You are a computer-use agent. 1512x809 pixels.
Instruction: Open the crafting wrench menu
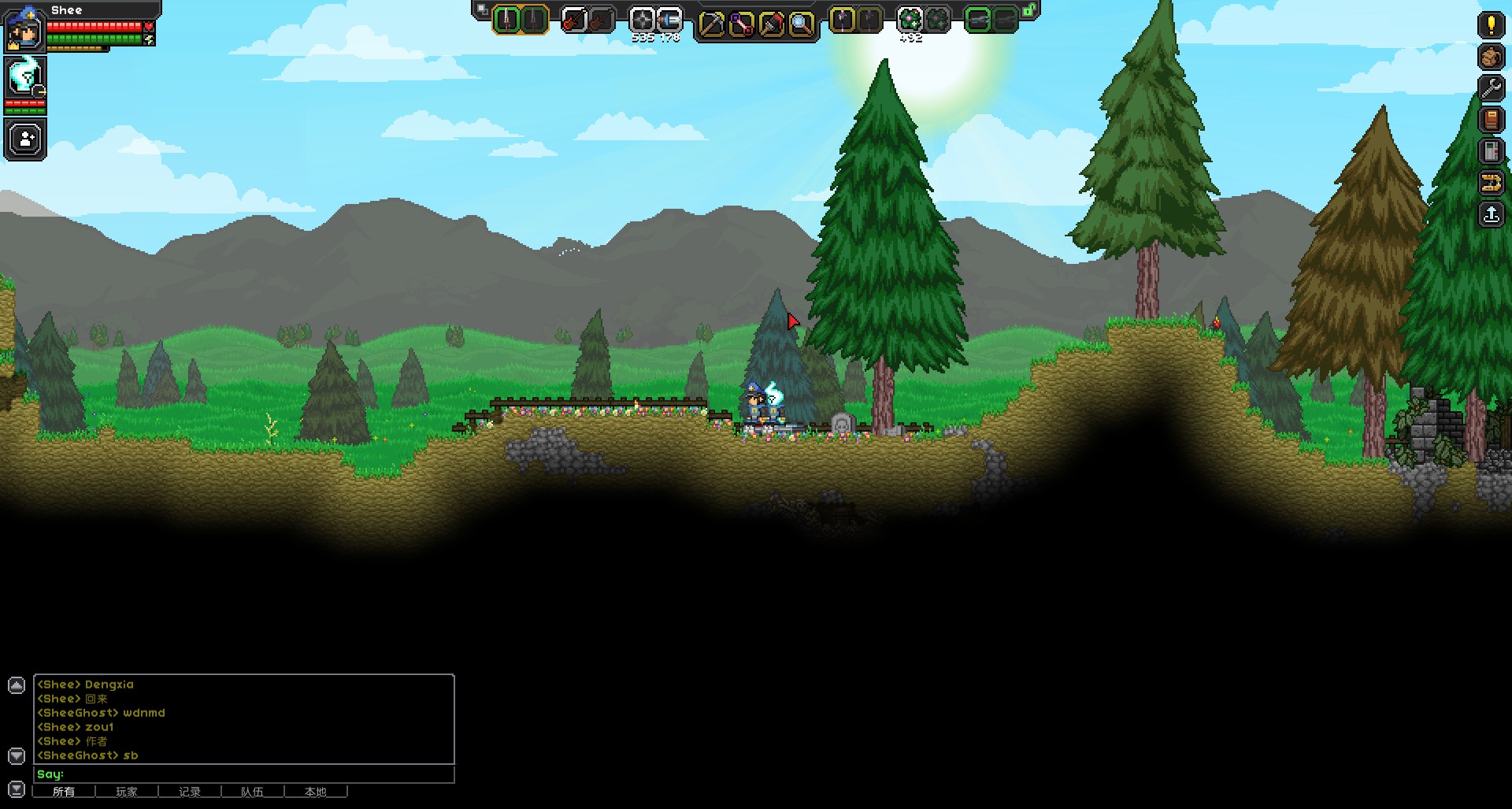point(1491,88)
